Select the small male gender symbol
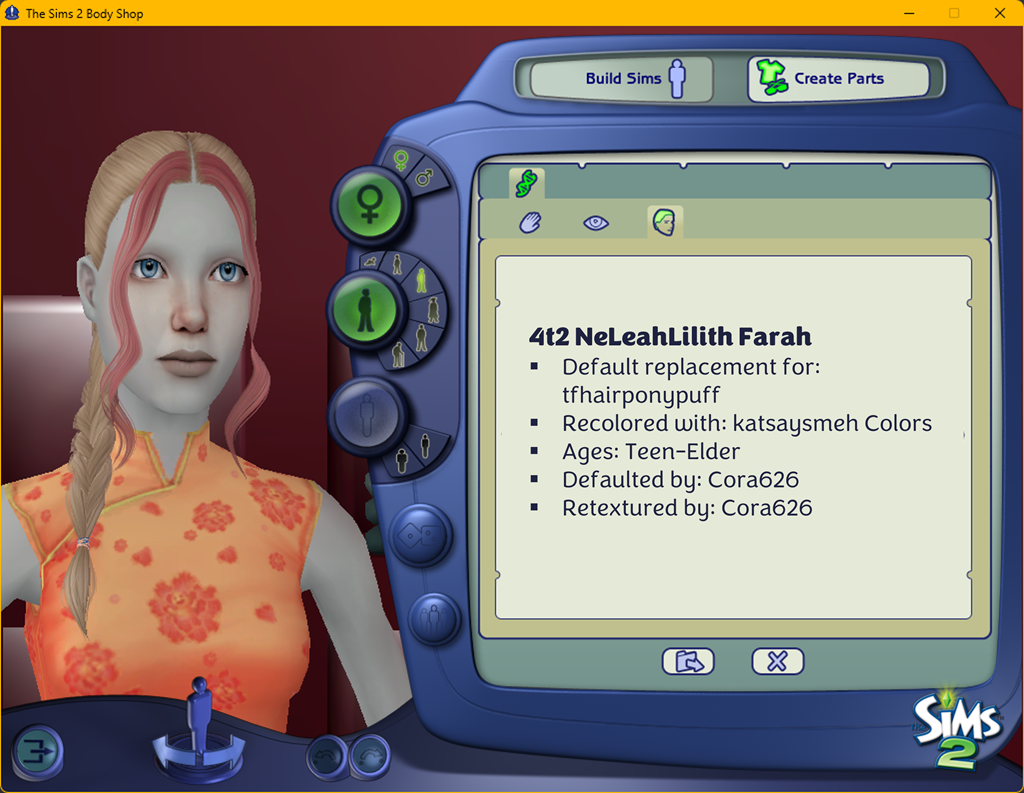 click(424, 177)
